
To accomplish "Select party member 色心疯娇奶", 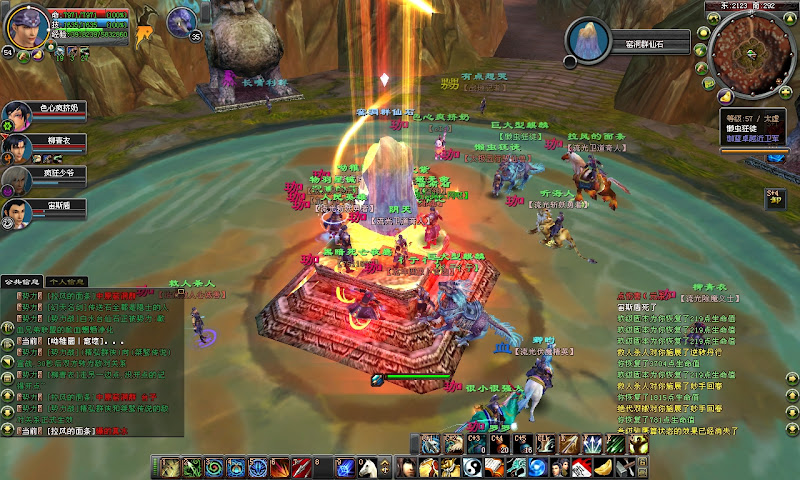I will point(17,112).
